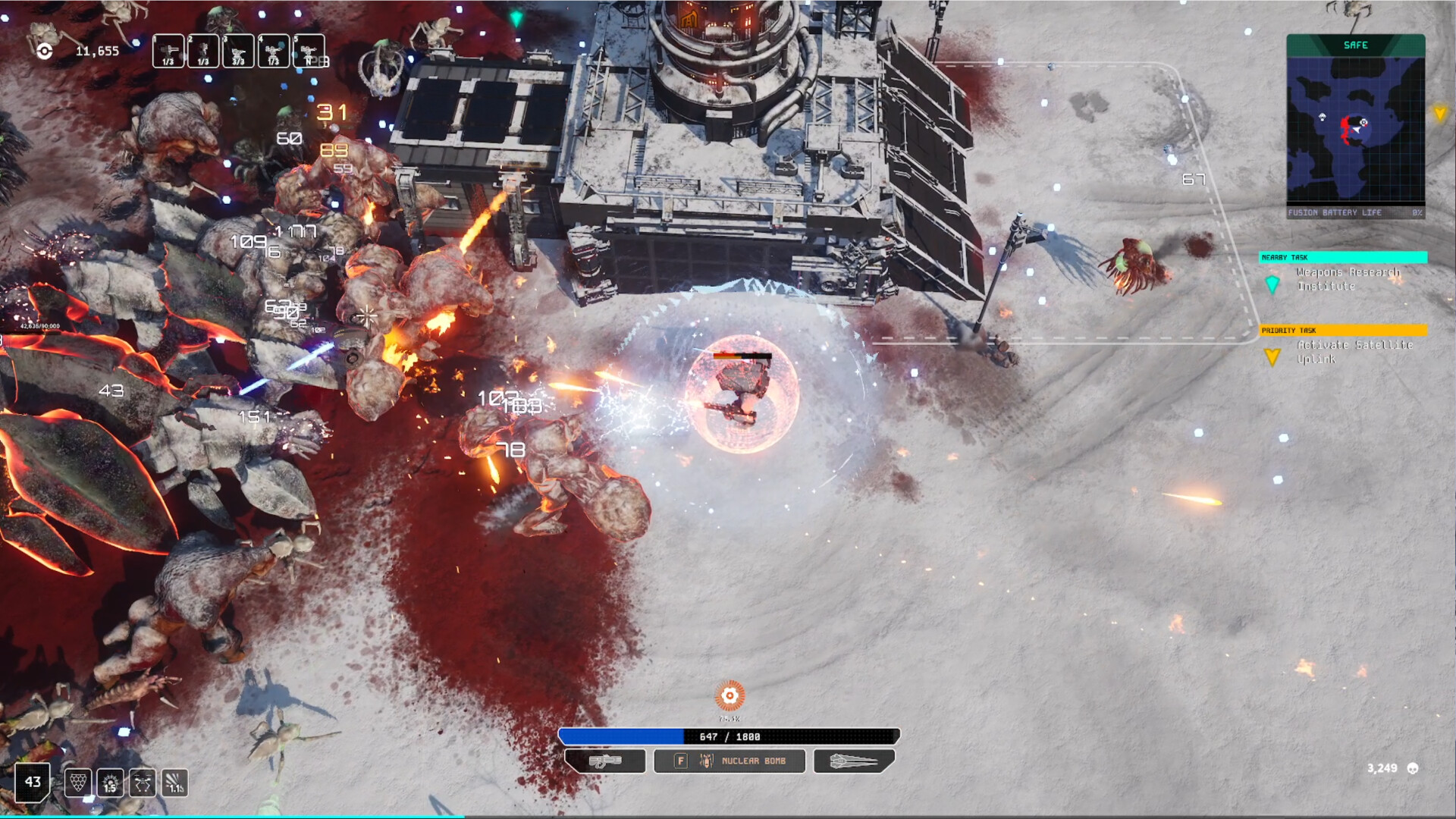
Task: Select the left rifle weapon slot
Action: (605, 761)
